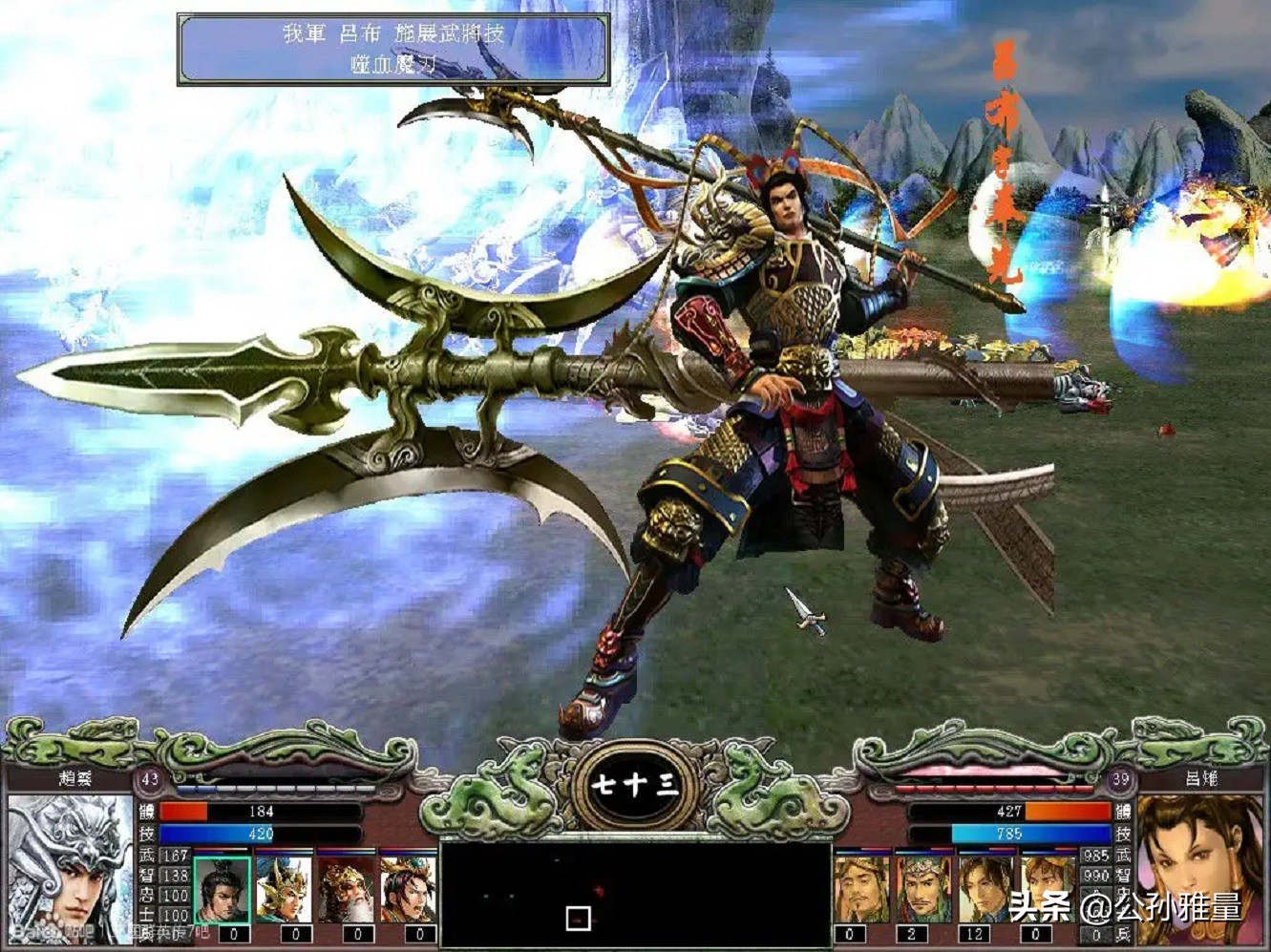Image resolution: width=1271 pixels, height=952 pixels.
Task: Select the green-bordered topknot officer portrait
Action: tap(222, 890)
